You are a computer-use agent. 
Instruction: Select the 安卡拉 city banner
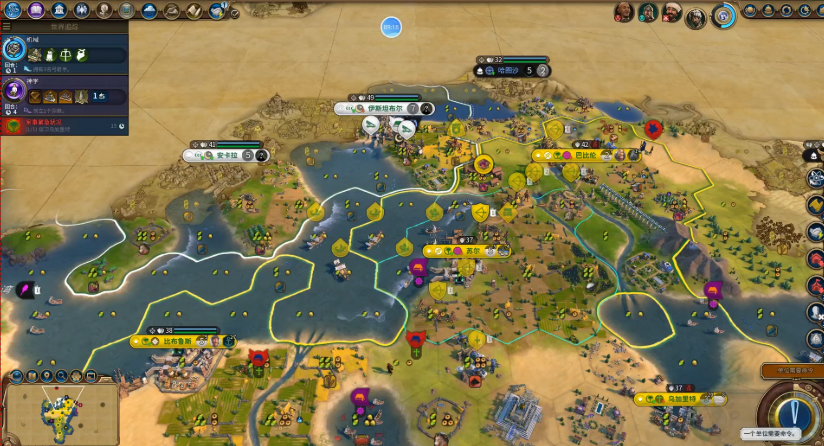tap(225, 155)
